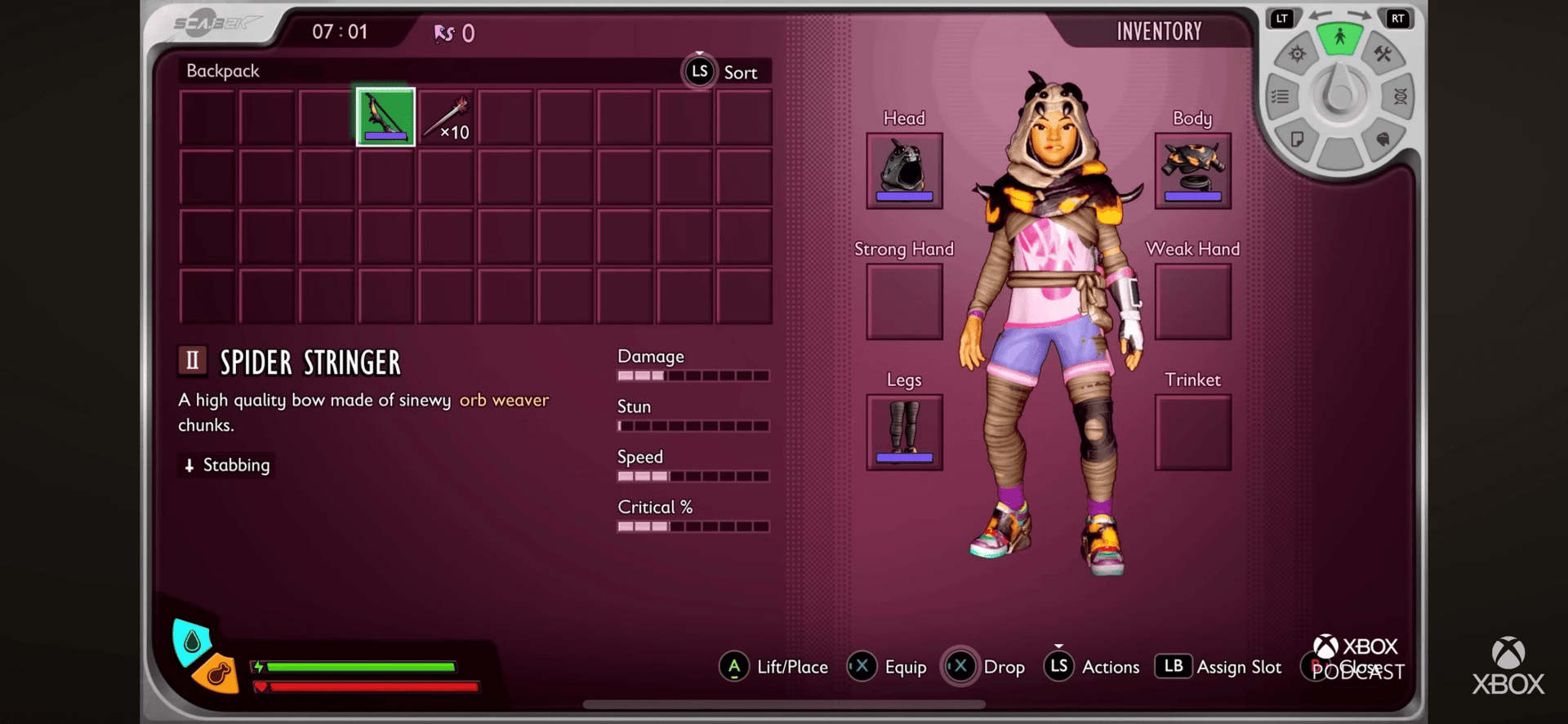Click Assign Slot for the bow
The width and height of the screenshot is (1568, 724).
(x=1218, y=667)
